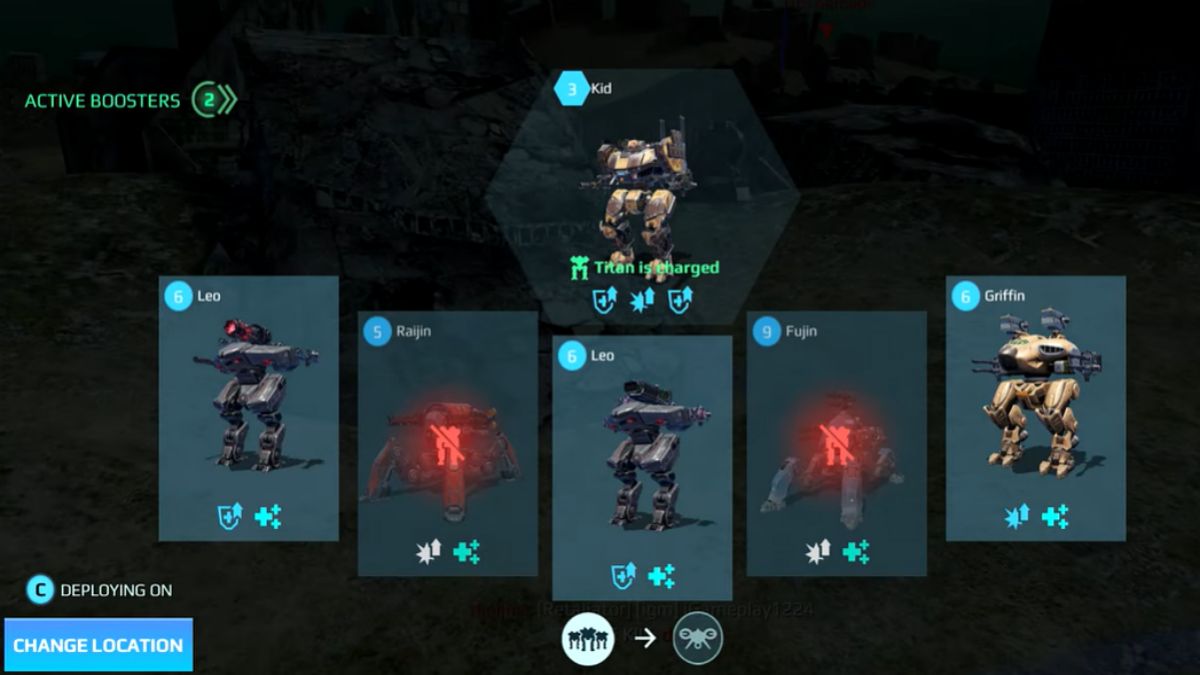Choose the Griffin robot card
Image resolution: width=1200 pixels, height=675 pixels.
1035,408
